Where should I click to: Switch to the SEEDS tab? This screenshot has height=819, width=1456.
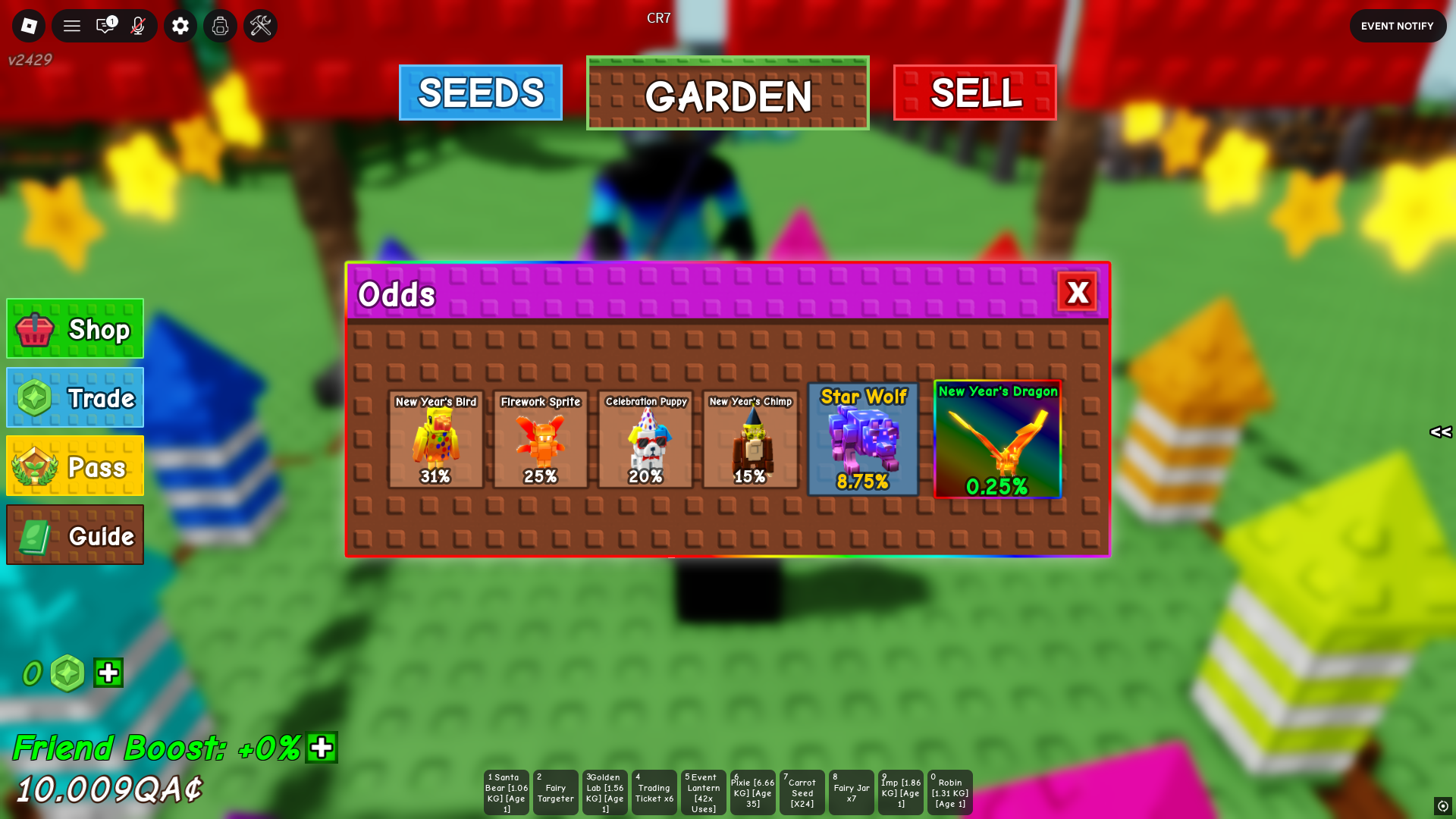coord(480,93)
